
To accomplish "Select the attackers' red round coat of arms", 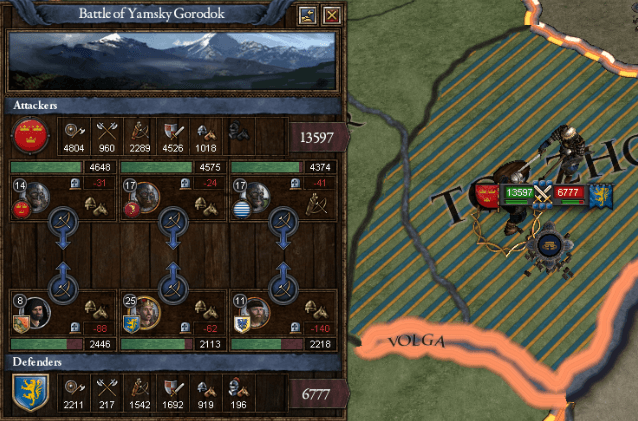I will coord(28,133).
